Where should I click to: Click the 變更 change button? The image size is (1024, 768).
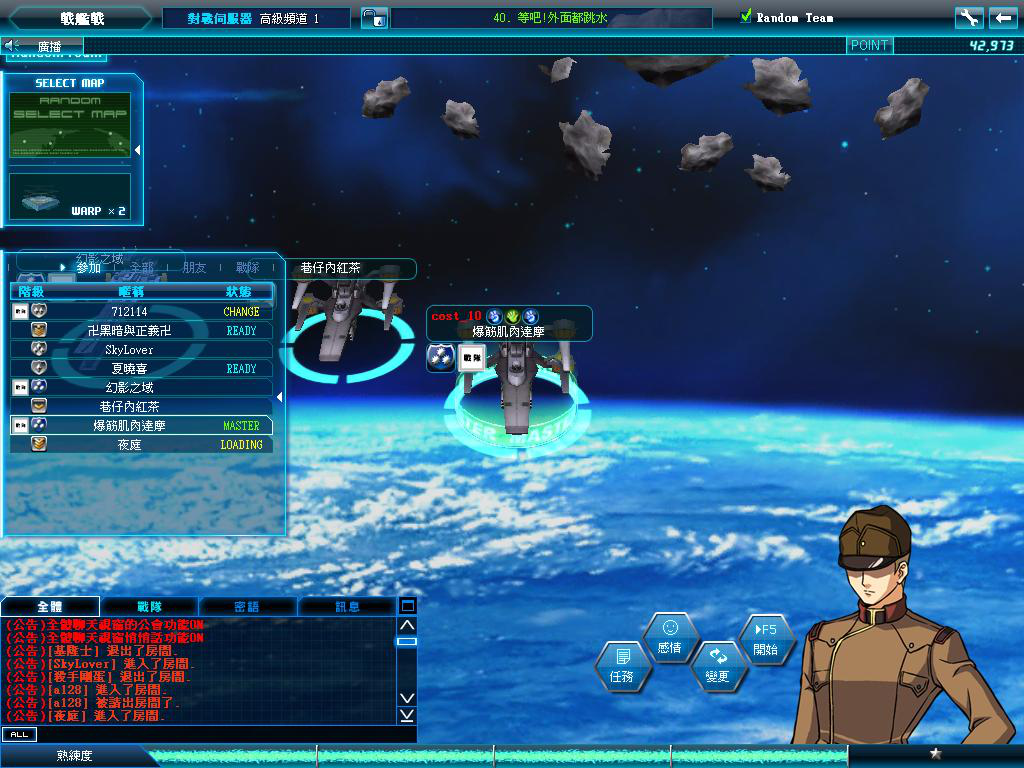click(718, 666)
